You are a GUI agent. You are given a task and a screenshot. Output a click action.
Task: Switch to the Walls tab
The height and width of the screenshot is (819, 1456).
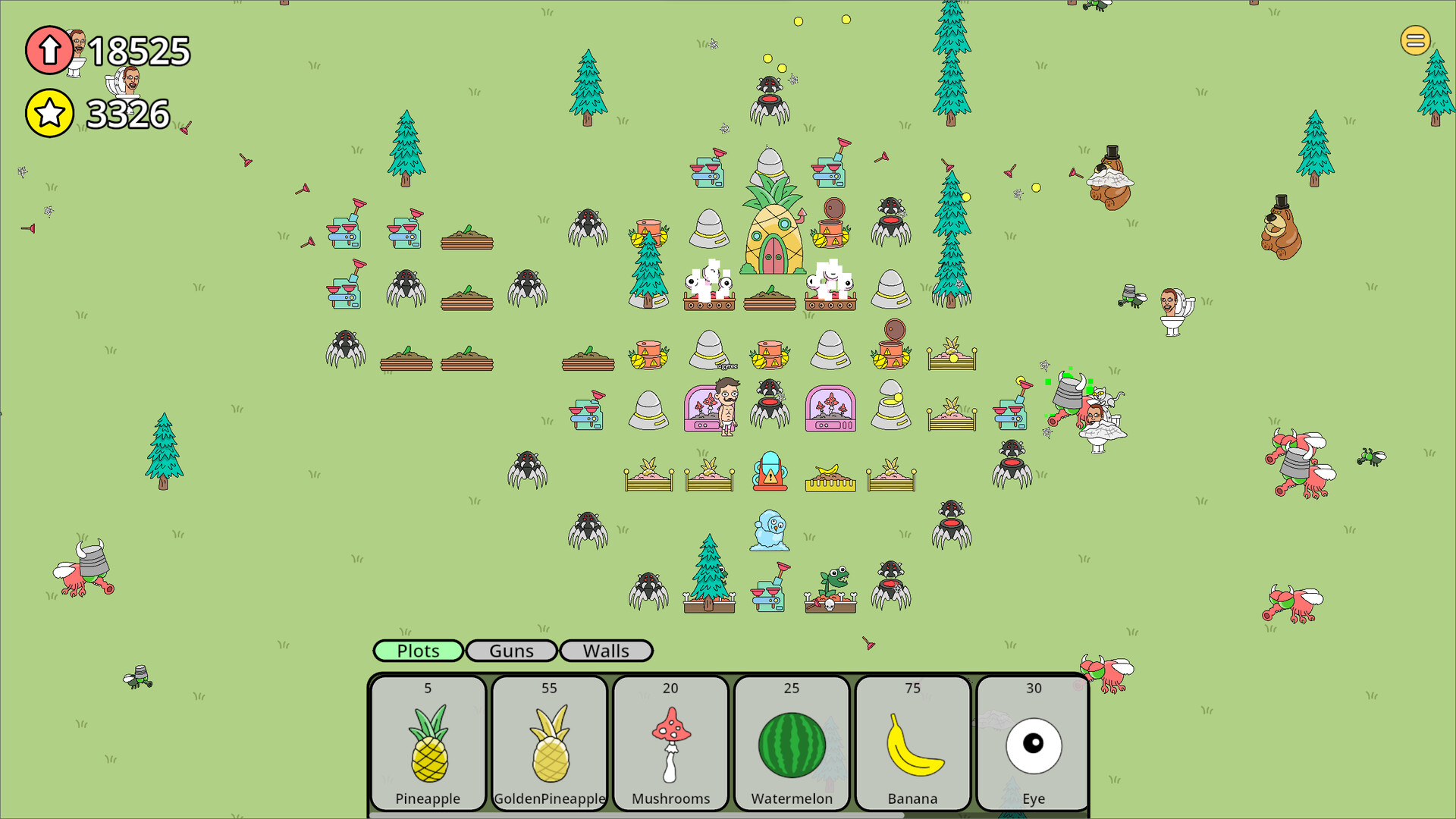606,651
